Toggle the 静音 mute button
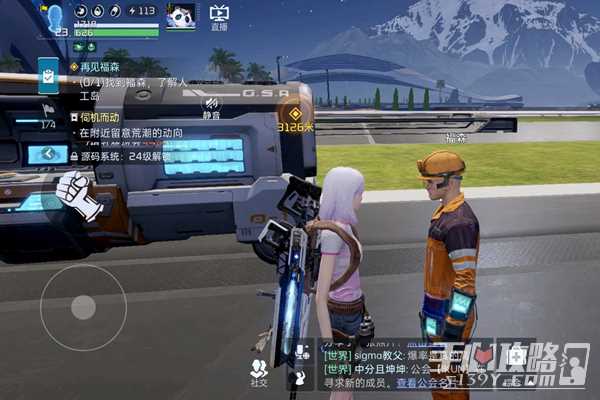 (211, 108)
